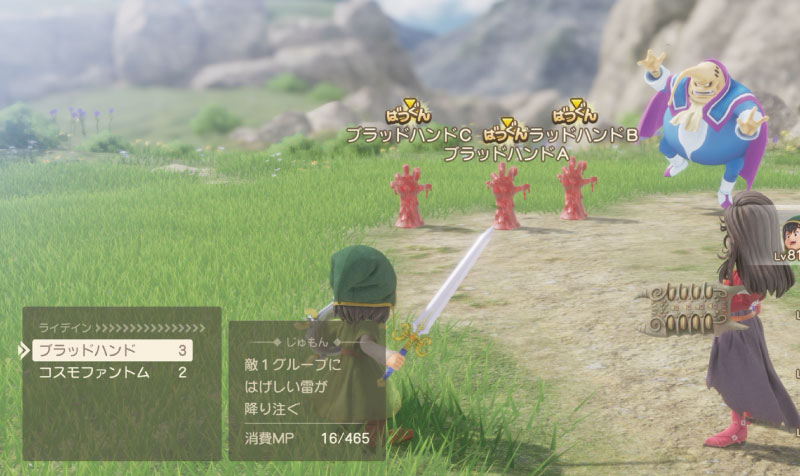This screenshot has height=476, width=800.
Task: Target the ブラッドハンドA enemy name label
Action: pyautogui.click(x=505, y=154)
